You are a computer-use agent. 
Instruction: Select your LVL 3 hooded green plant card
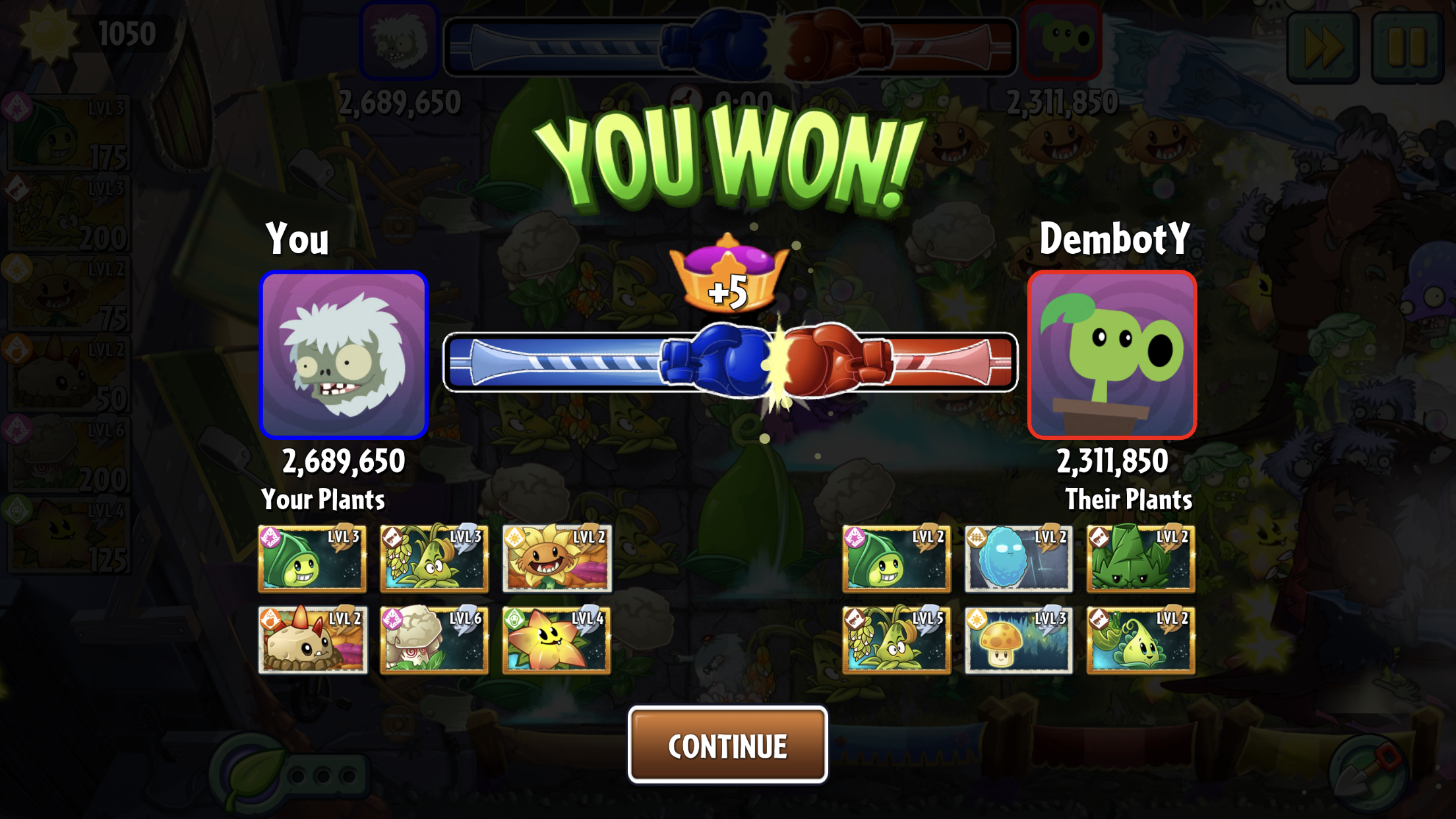[312, 559]
